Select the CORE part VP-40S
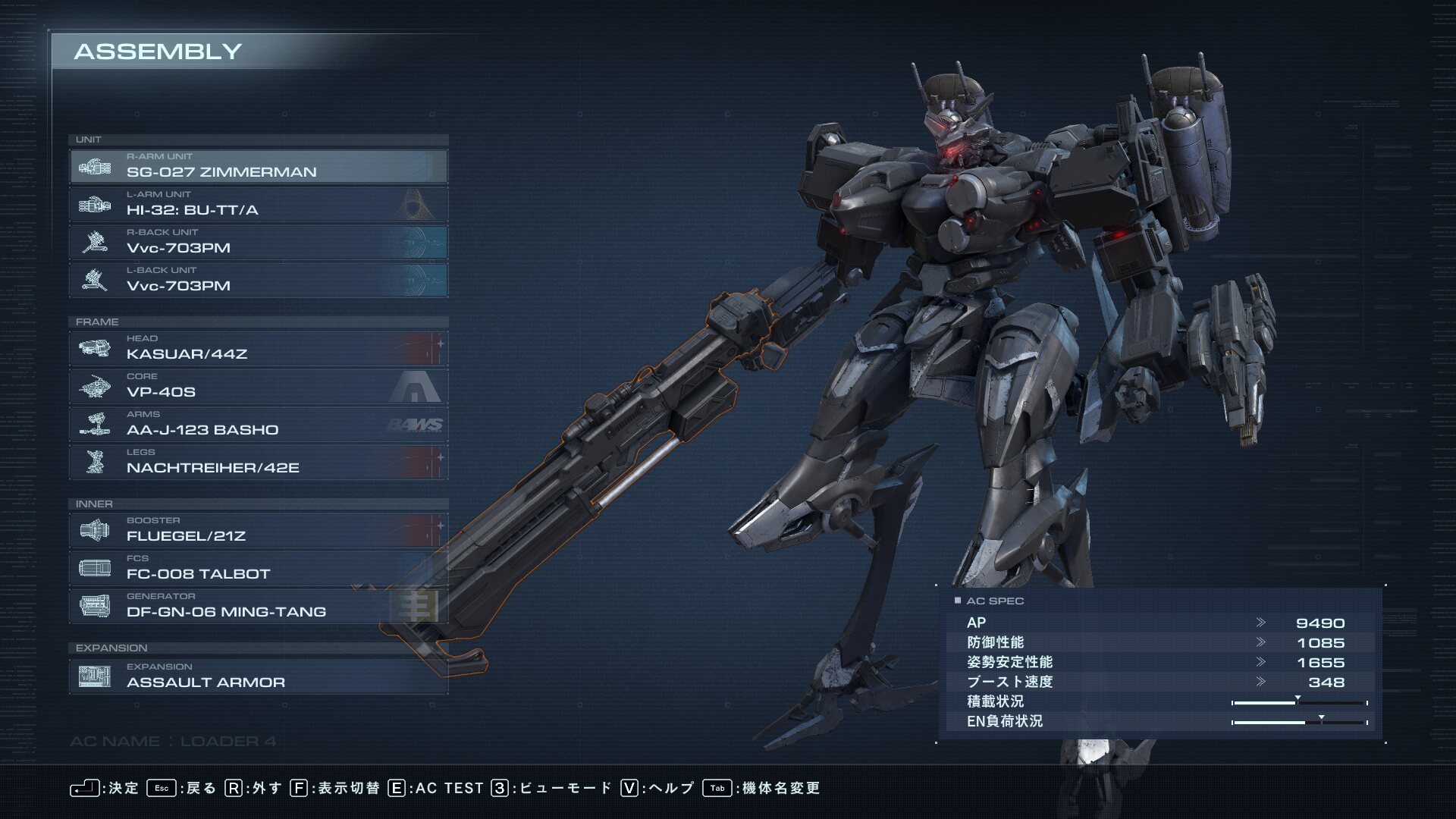The image size is (1456, 819). (258, 386)
